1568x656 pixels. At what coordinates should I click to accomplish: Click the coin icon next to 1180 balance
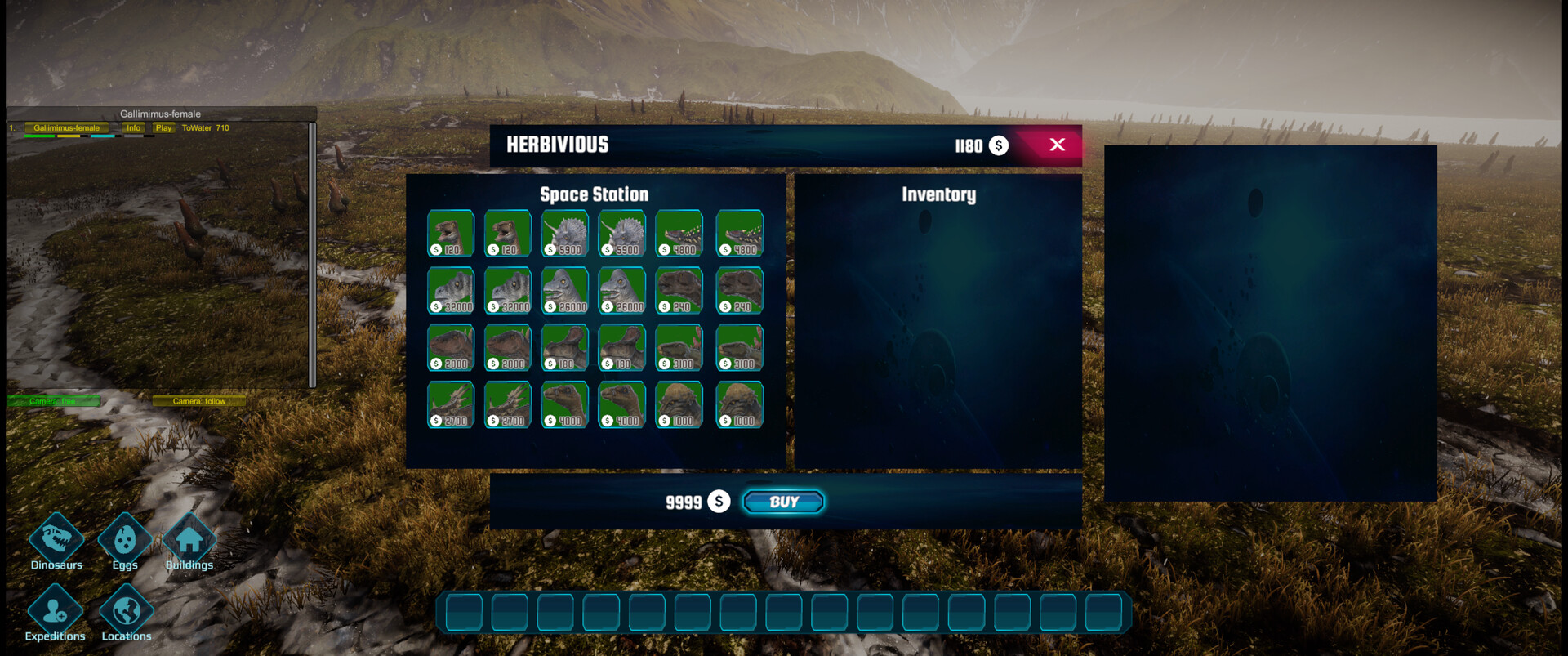998,145
